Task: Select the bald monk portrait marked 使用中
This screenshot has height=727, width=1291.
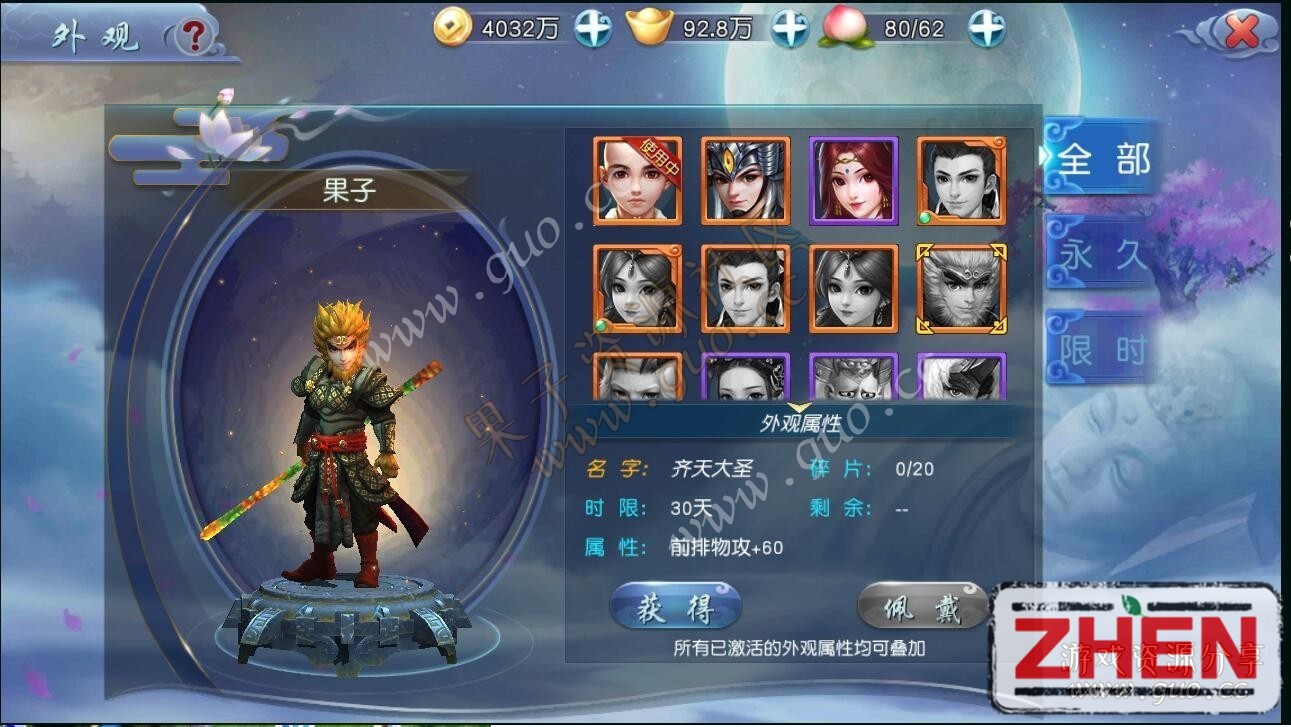Action: coord(637,181)
